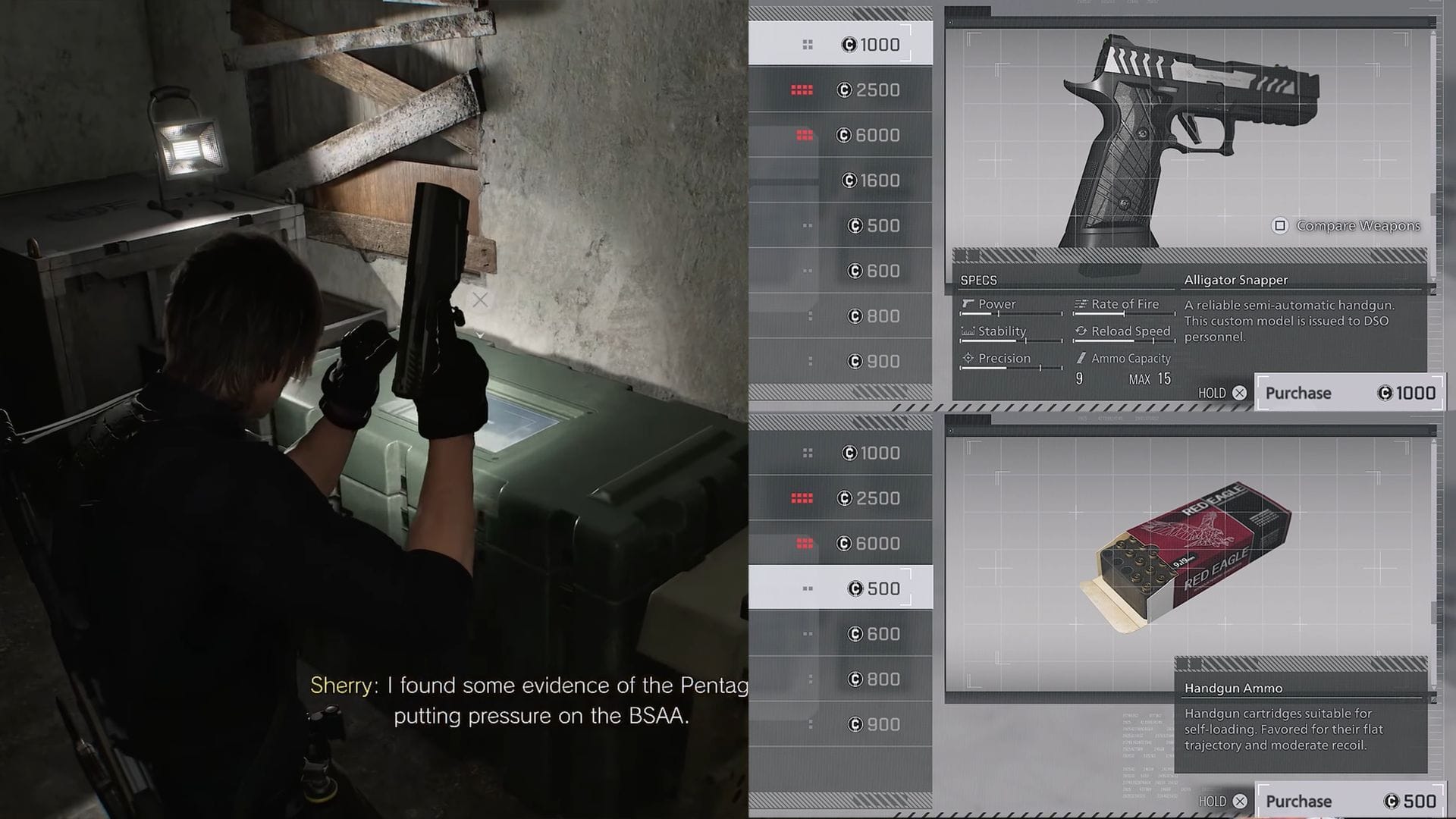
Task: Click the Rate of Fire icon
Action: [x=1081, y=305]
